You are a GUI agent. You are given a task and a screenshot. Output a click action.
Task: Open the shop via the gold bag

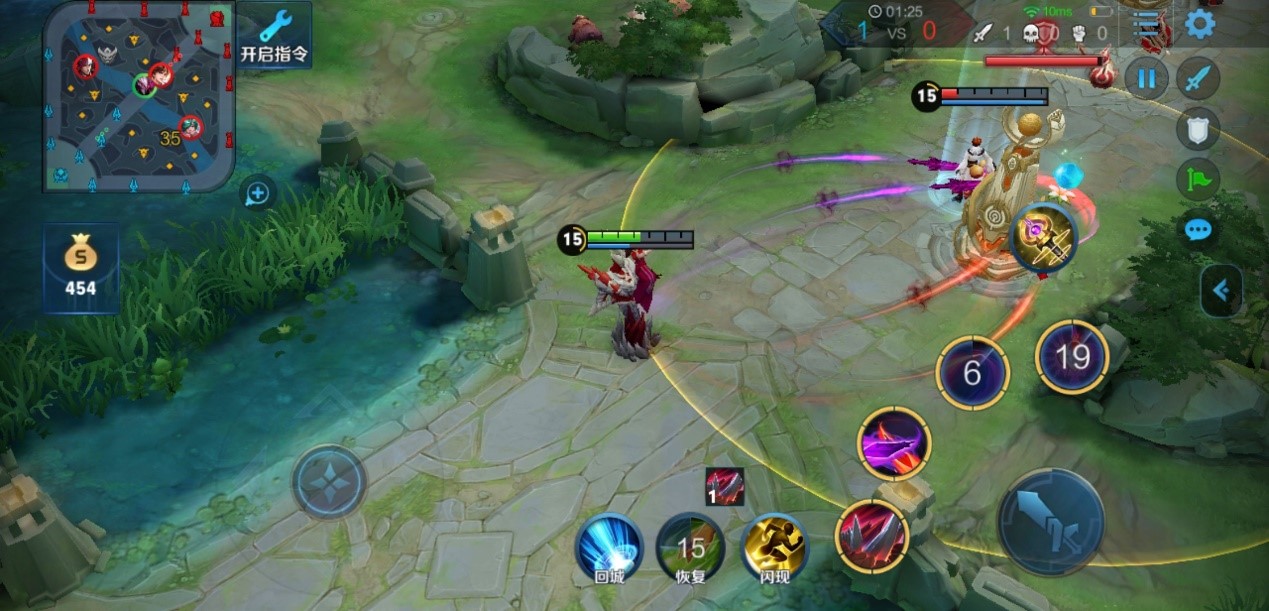[80, 267]
